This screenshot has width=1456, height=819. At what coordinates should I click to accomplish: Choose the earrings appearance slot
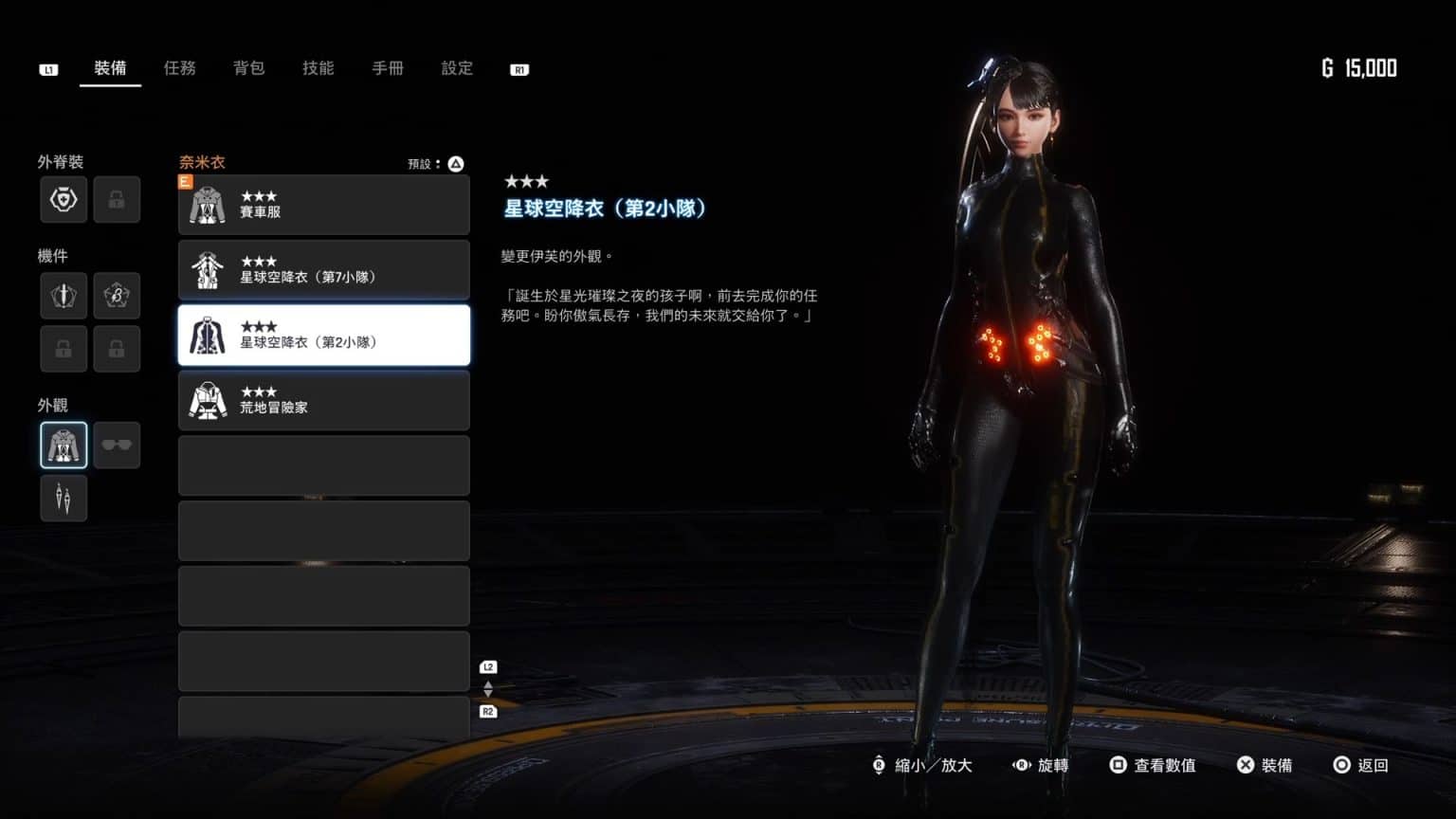[64, 499]
